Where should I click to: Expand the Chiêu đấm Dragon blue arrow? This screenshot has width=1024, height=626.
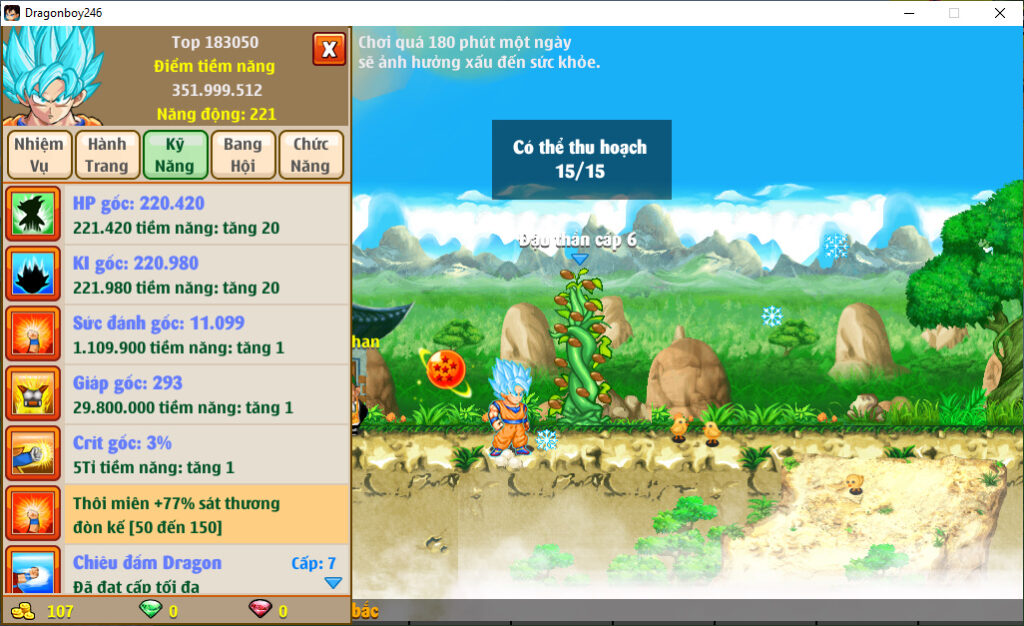pyautogui.click(x=333, y=583)
